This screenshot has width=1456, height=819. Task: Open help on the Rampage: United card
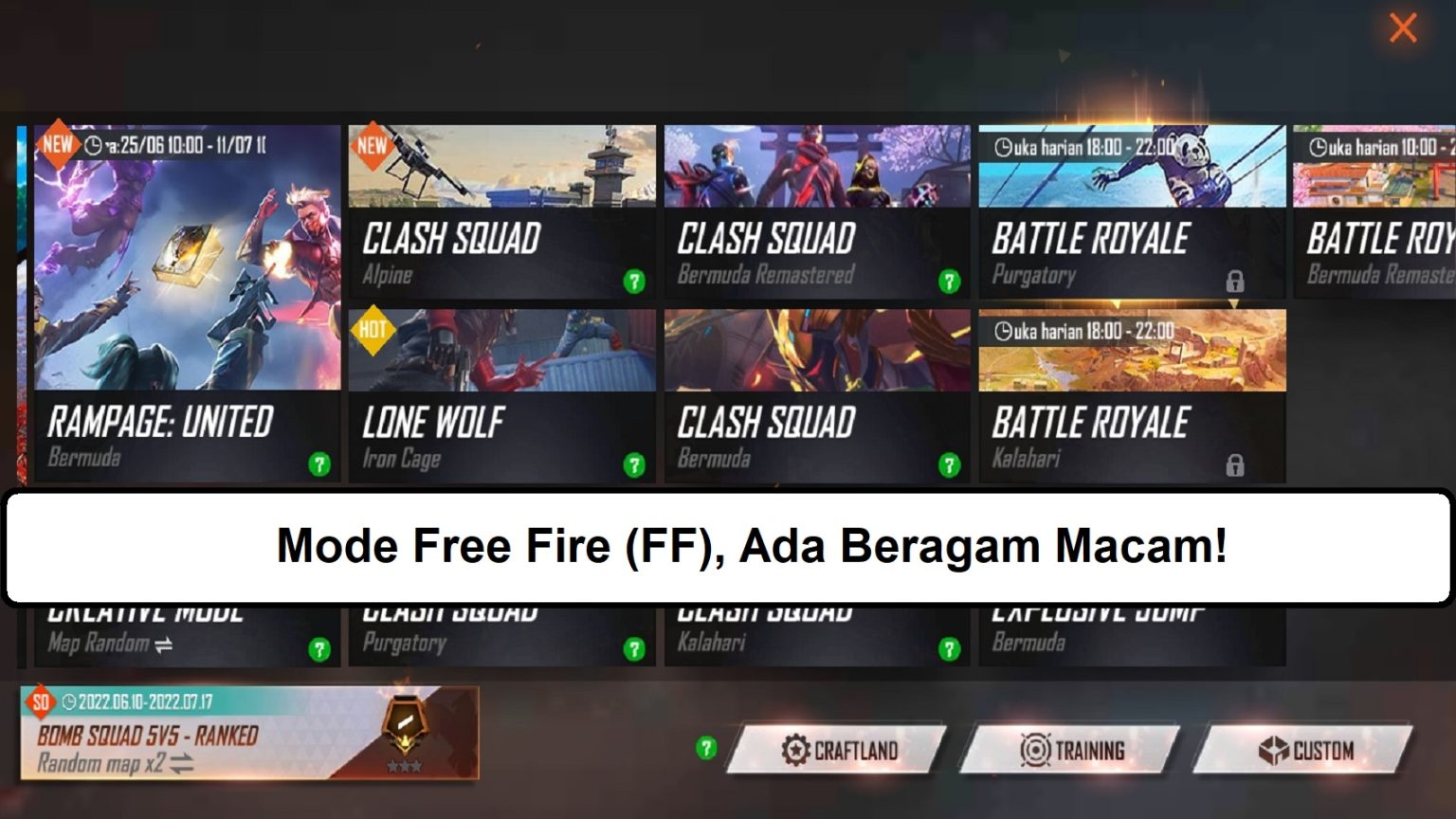[321, 464]
